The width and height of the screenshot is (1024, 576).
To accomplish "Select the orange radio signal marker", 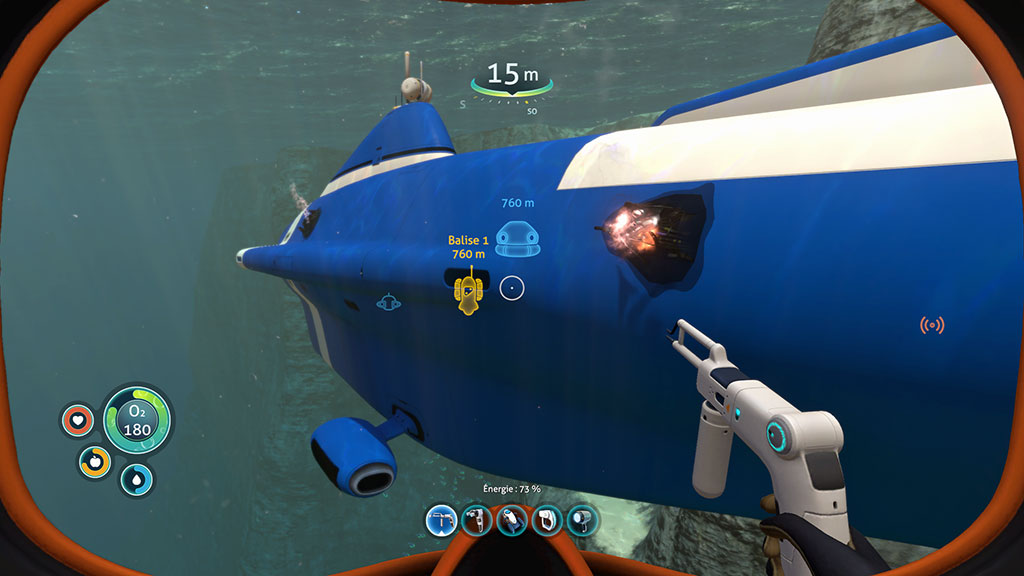I will tap(932, 325).
